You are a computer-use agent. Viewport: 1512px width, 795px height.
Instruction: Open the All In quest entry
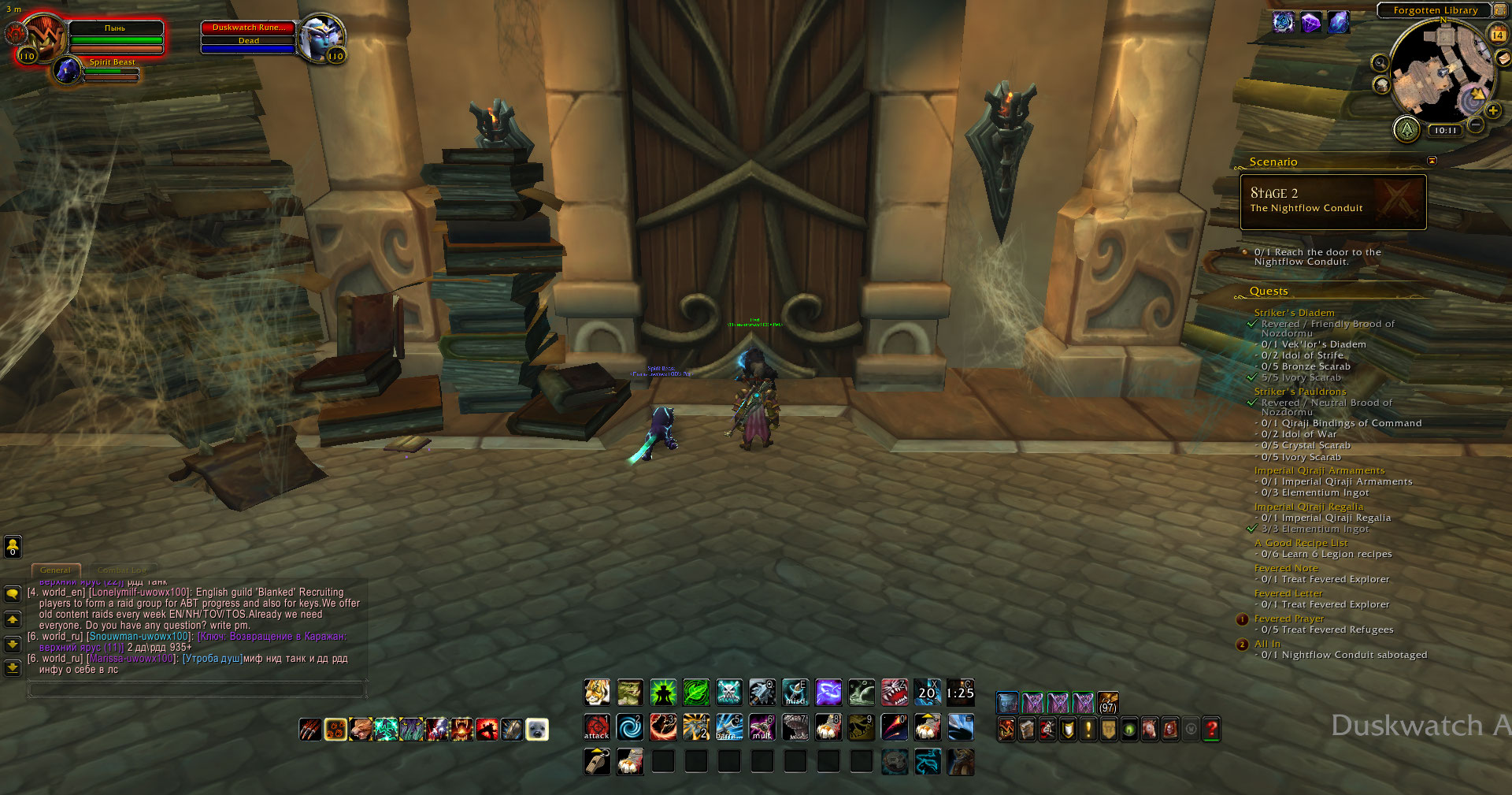(1267, 644)
